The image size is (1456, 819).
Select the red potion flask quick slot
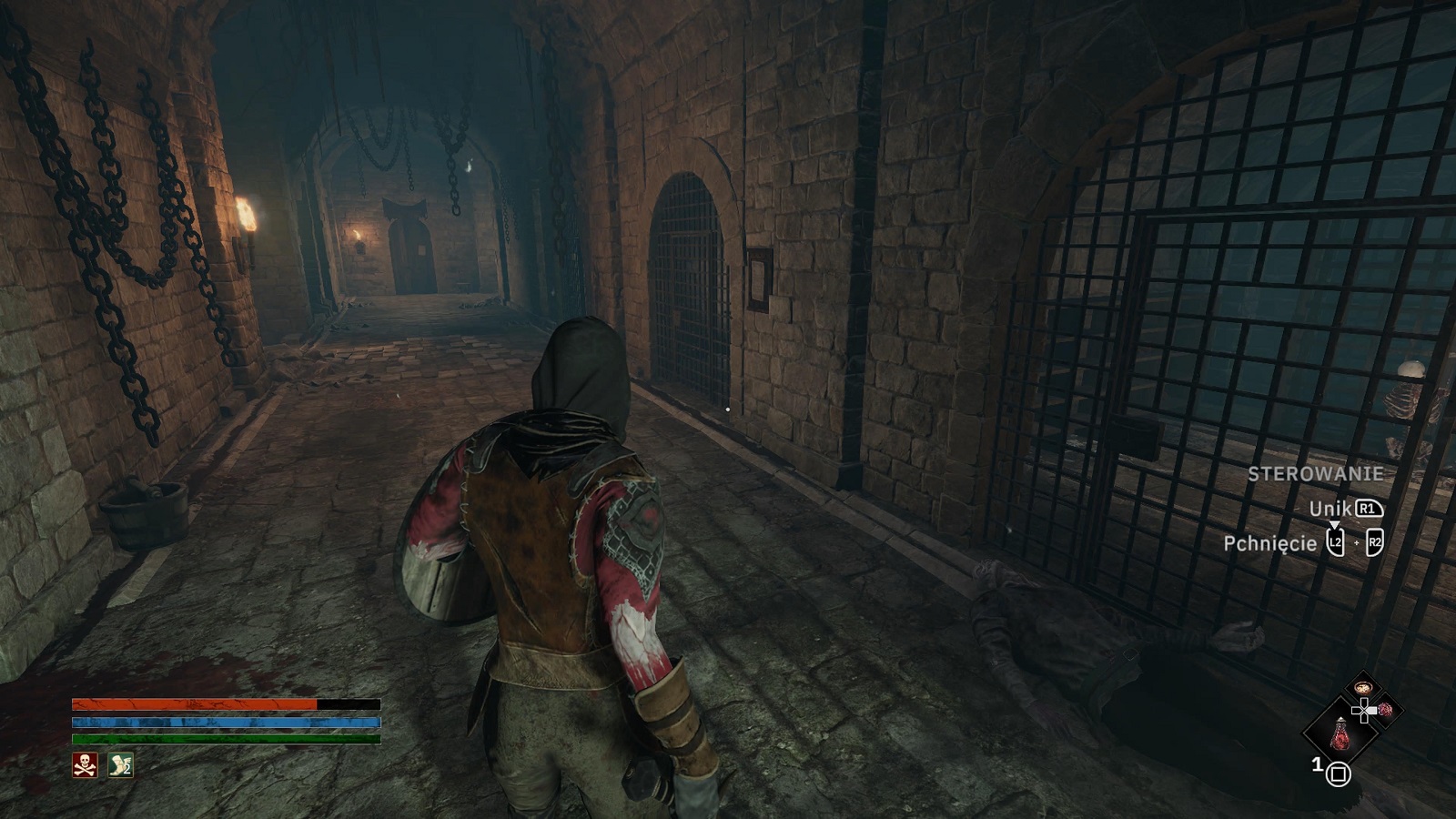(x=1340, y=733)
